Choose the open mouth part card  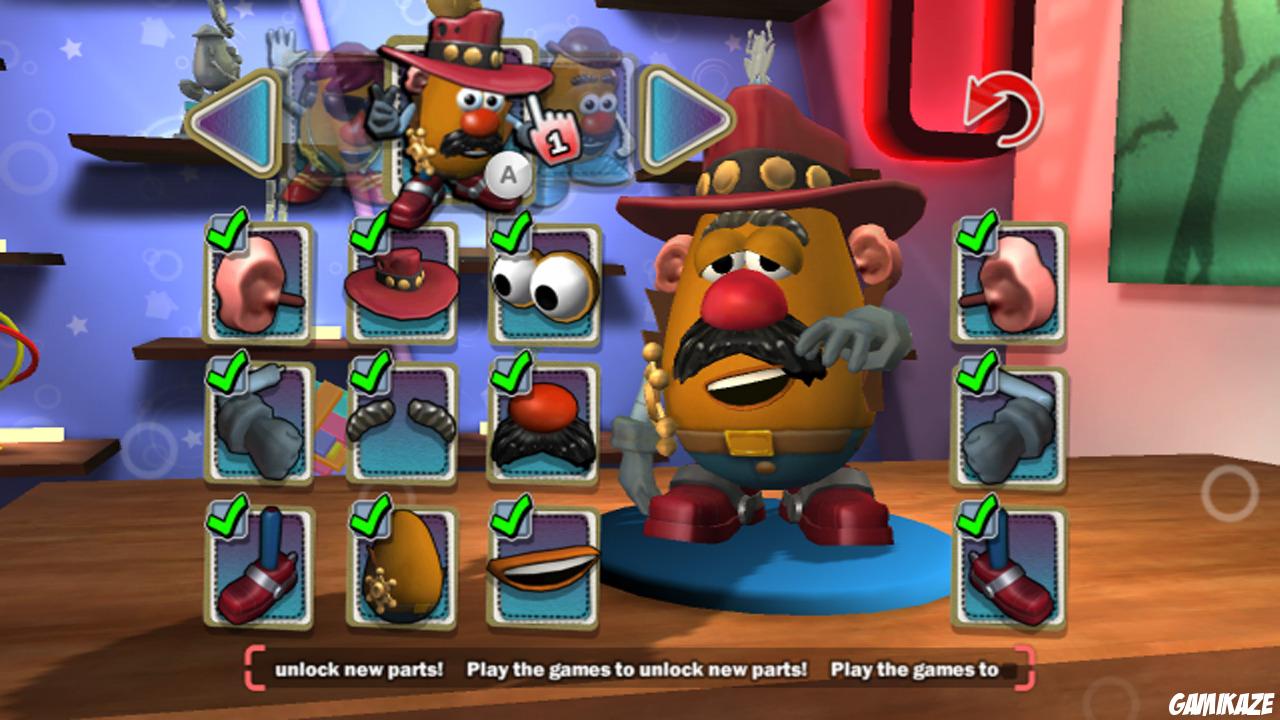click(x=543, y=567)
